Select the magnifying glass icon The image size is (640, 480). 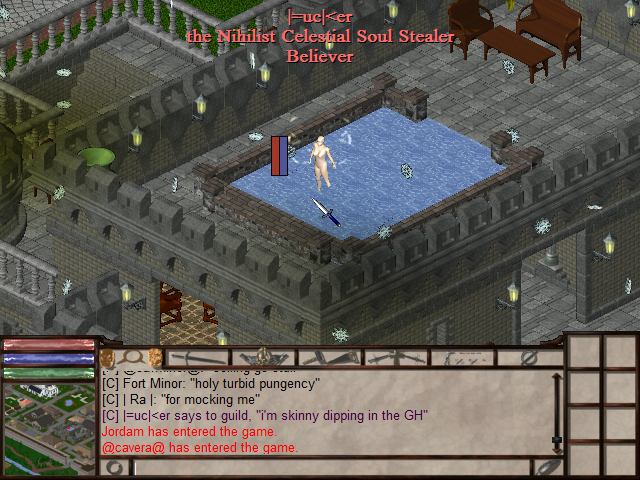coord(131,357)
